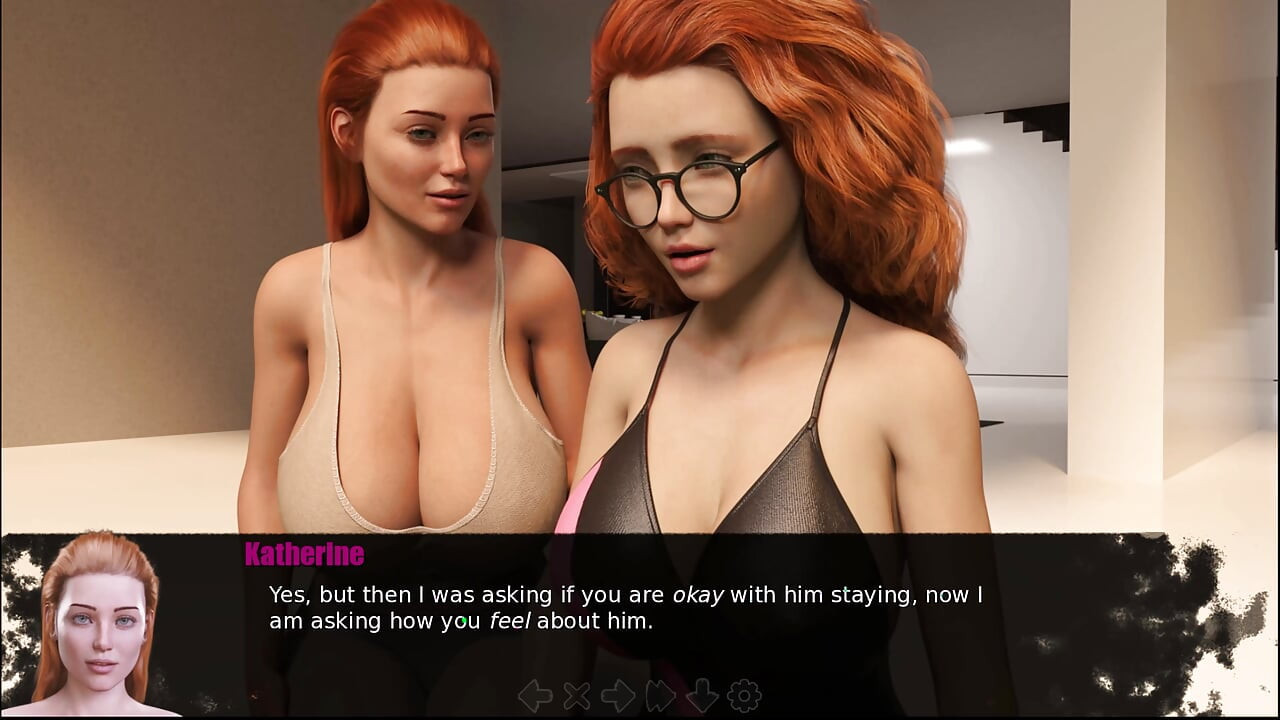This screenshot has width=1280, height=720.
Task: Go back with the left arrow icon
Action: (535, 695)
